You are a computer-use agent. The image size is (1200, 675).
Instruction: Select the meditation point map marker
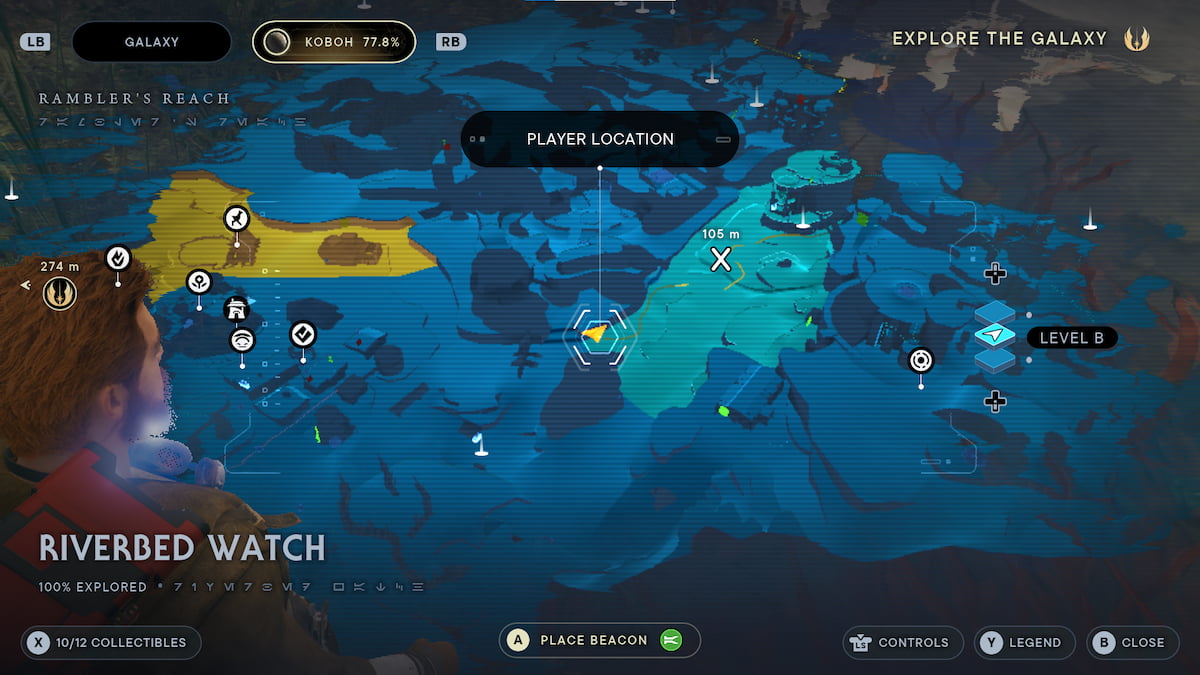coord(242,340)
